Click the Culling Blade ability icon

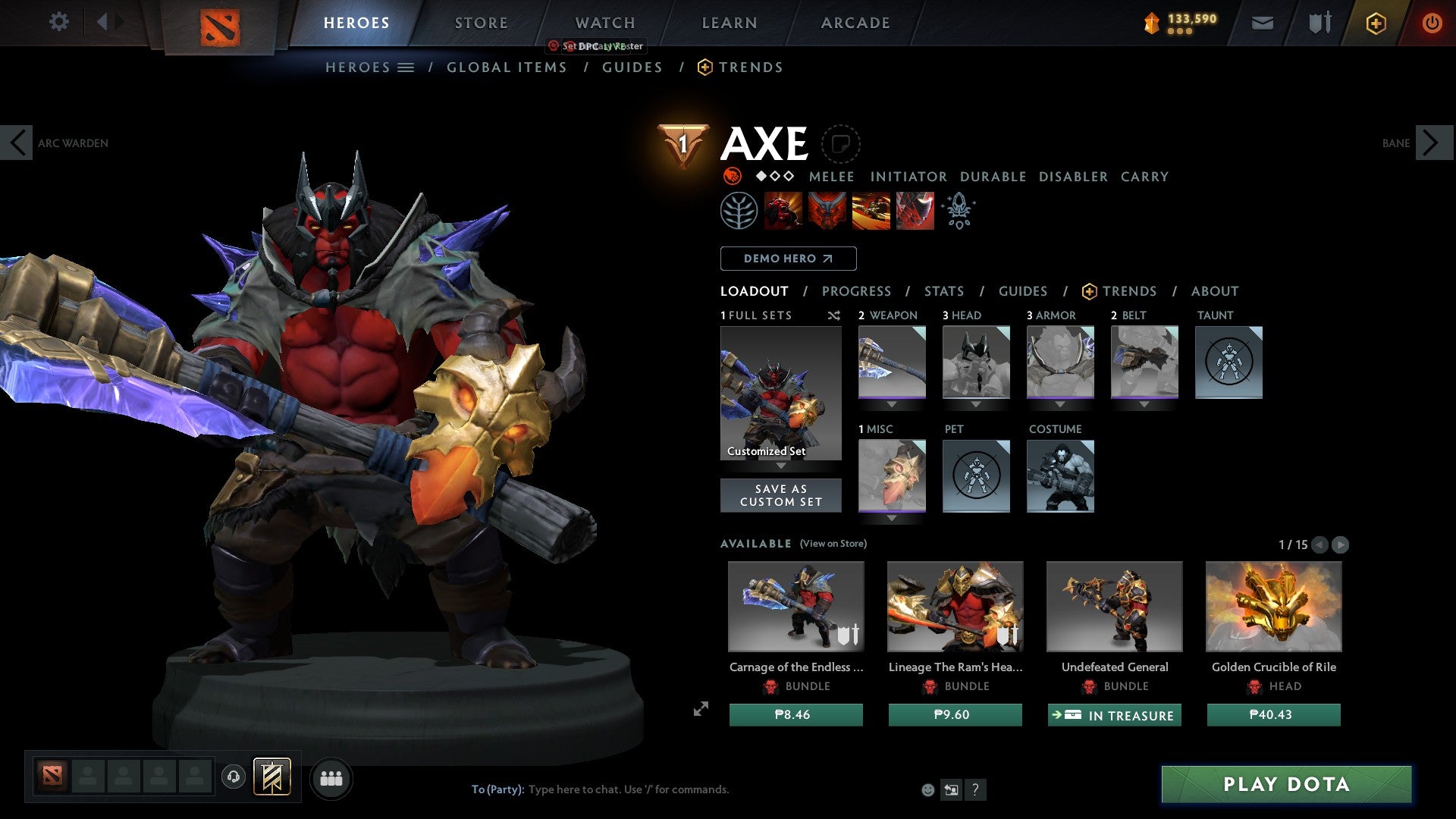[x=914, y=210]
